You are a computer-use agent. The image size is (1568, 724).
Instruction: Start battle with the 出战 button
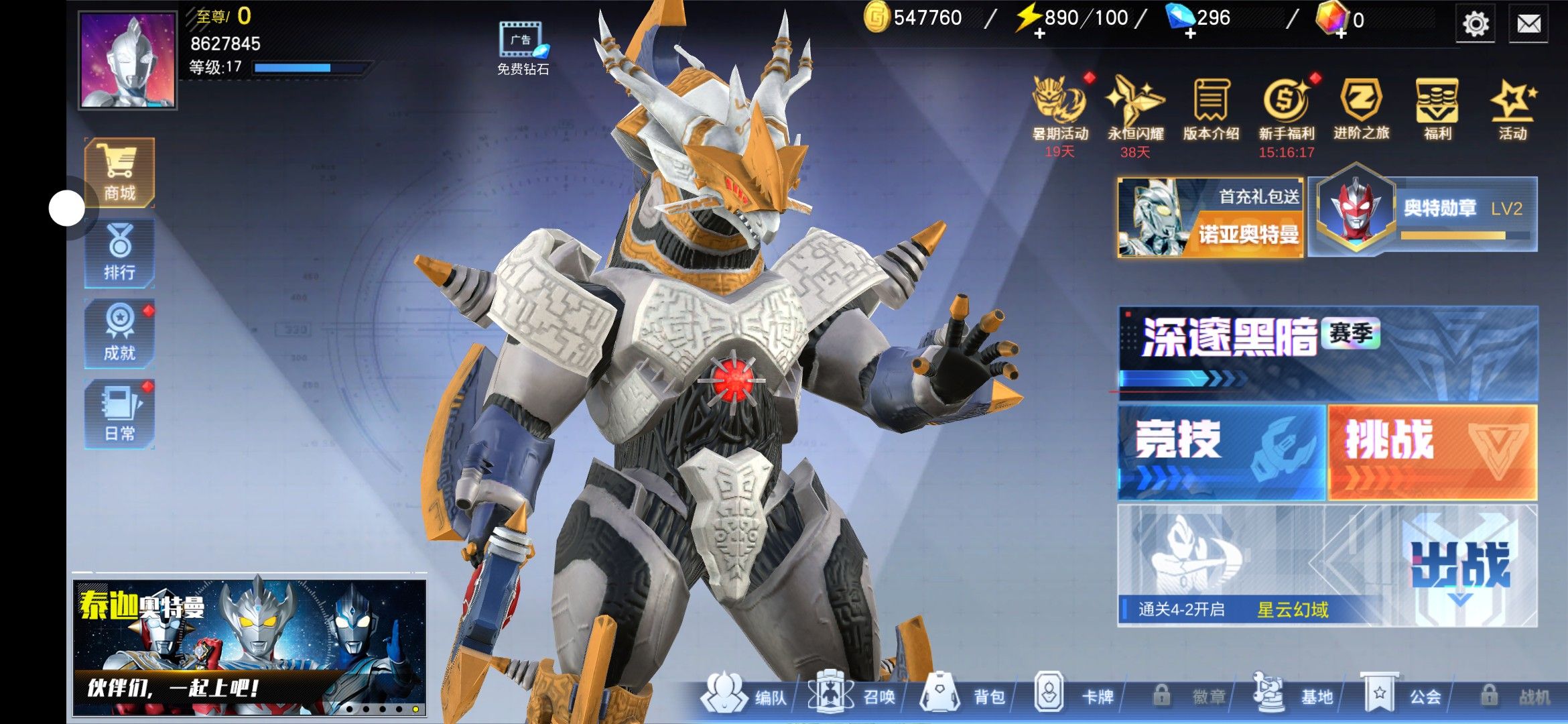pyautogui.click(x=1462, y=566)
